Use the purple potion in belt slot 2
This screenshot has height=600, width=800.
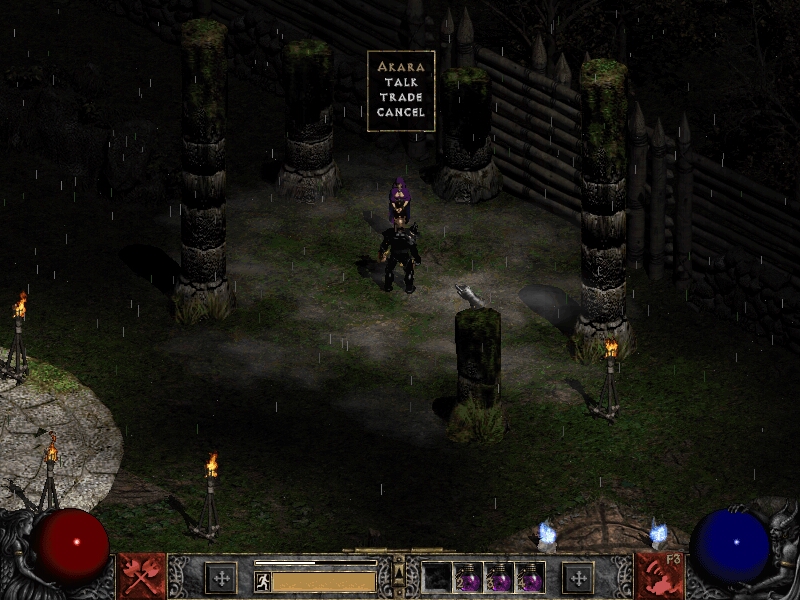[468, 577]
